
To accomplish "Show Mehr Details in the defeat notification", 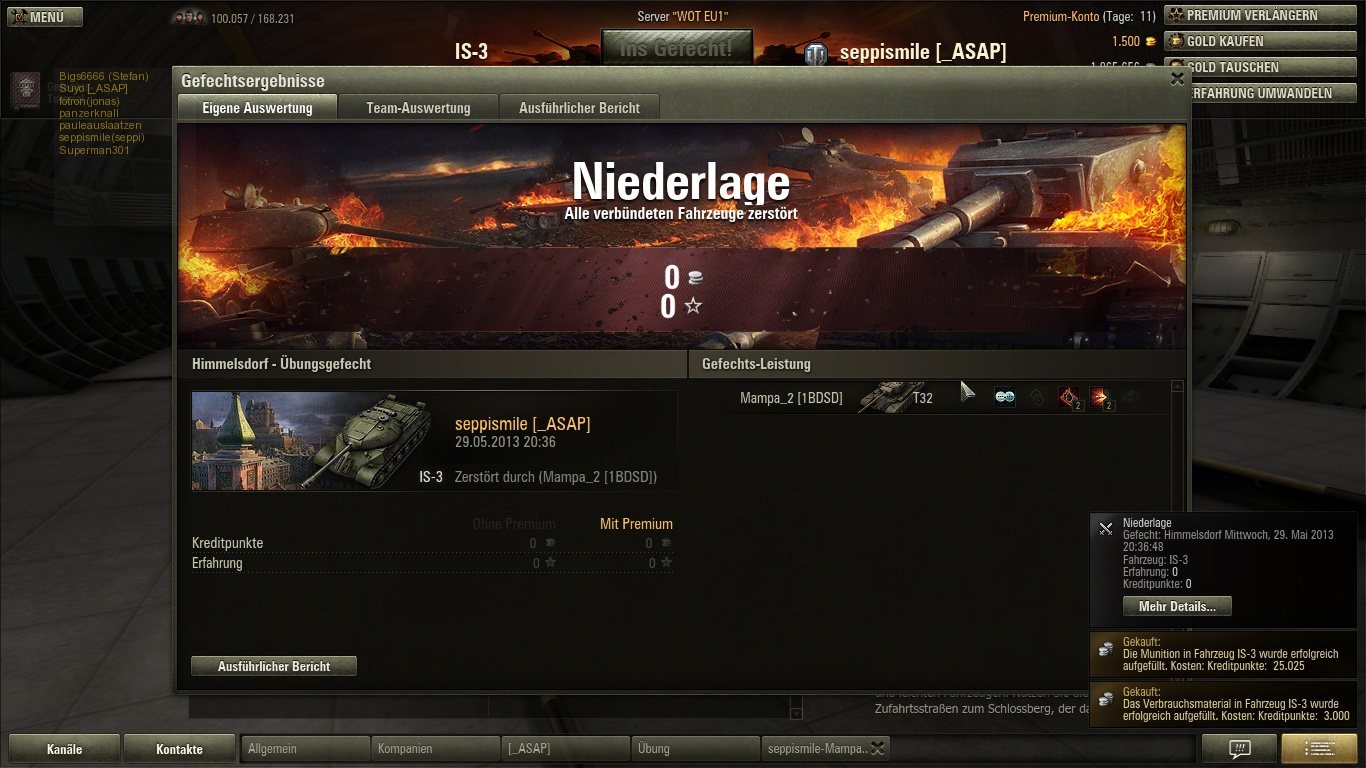I will (1177, 607).
